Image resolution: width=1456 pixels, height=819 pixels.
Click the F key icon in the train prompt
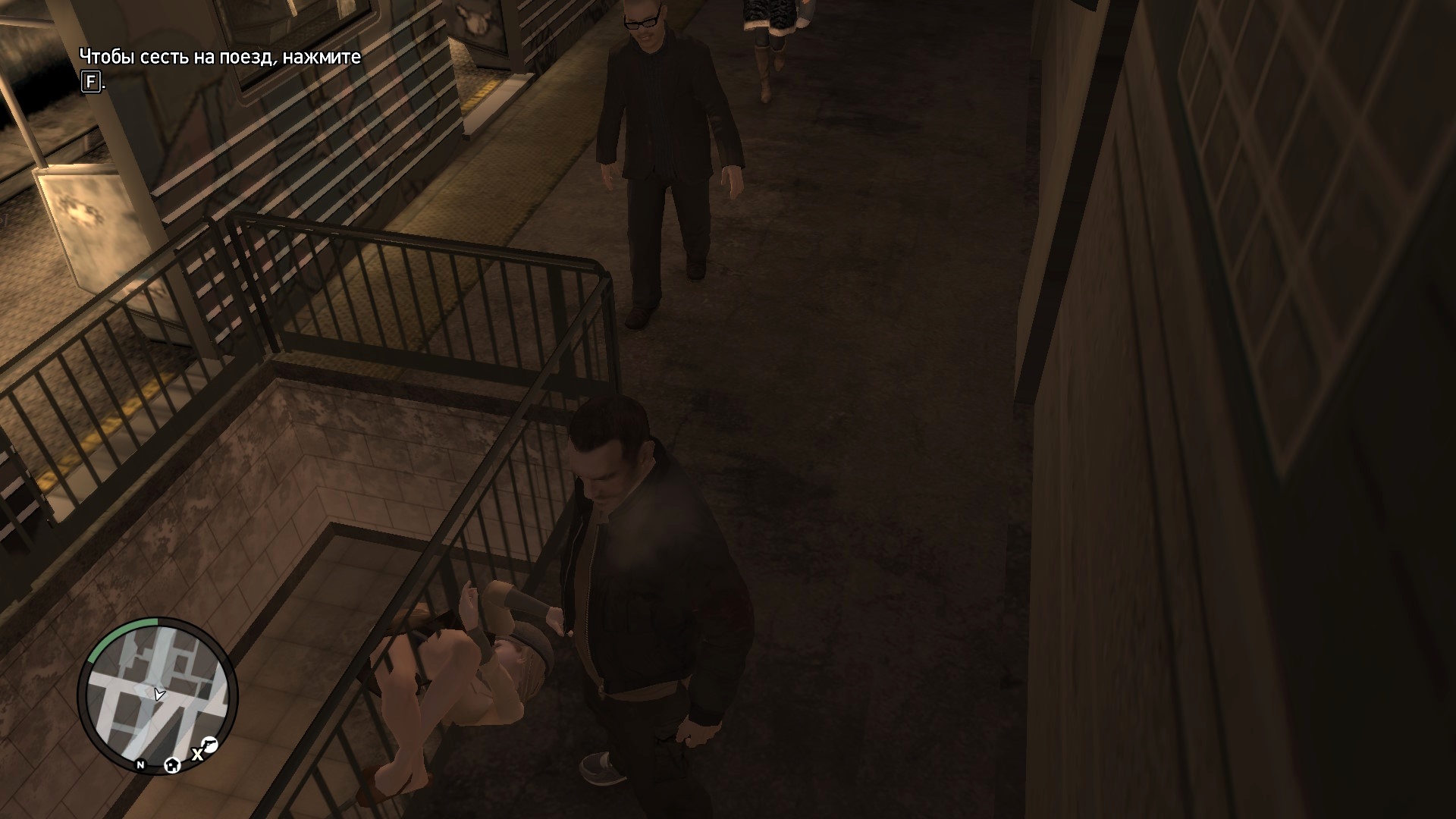(x=90, y=80)
